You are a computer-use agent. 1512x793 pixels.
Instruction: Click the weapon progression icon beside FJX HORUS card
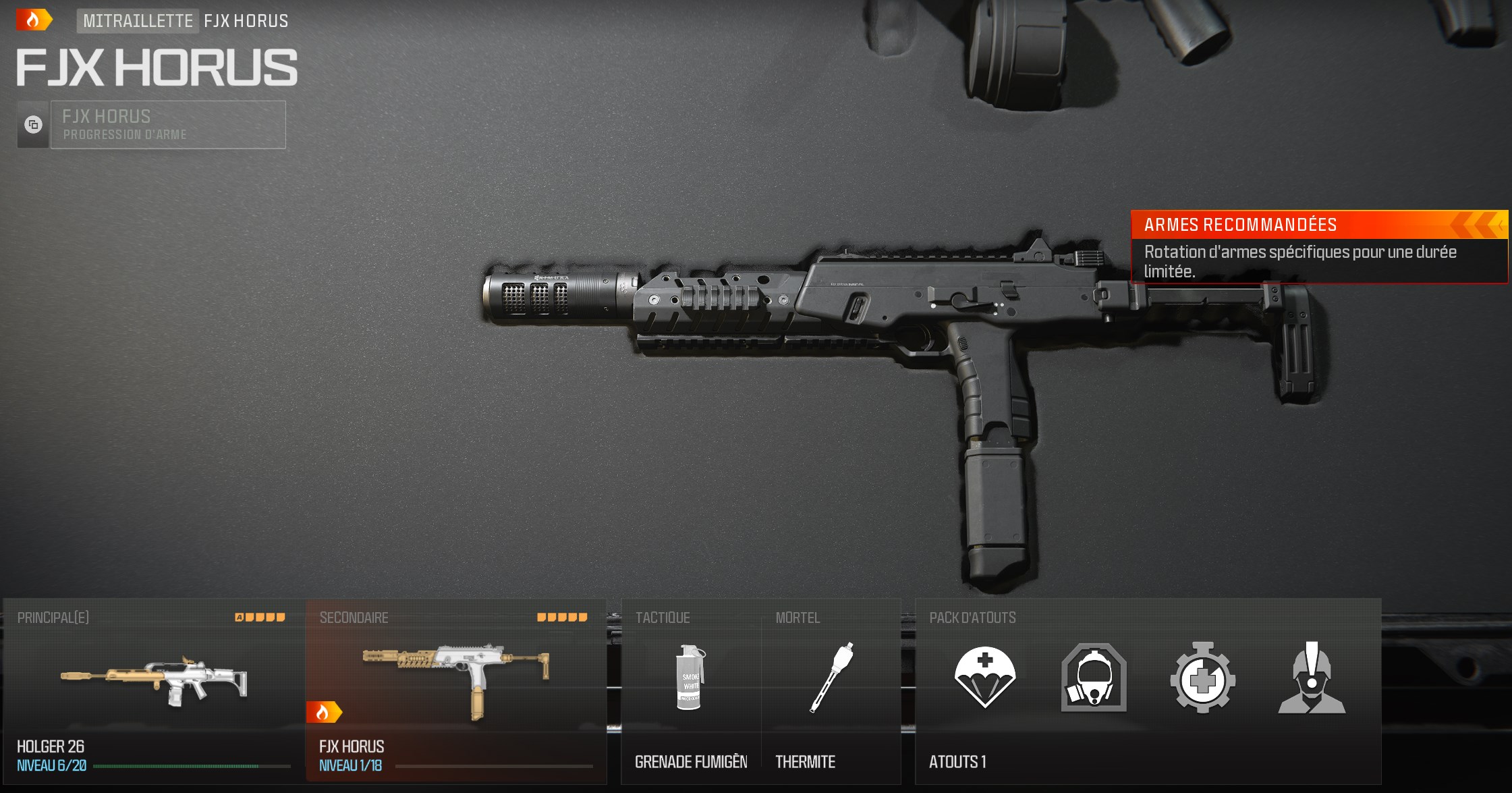pos(32,124)
